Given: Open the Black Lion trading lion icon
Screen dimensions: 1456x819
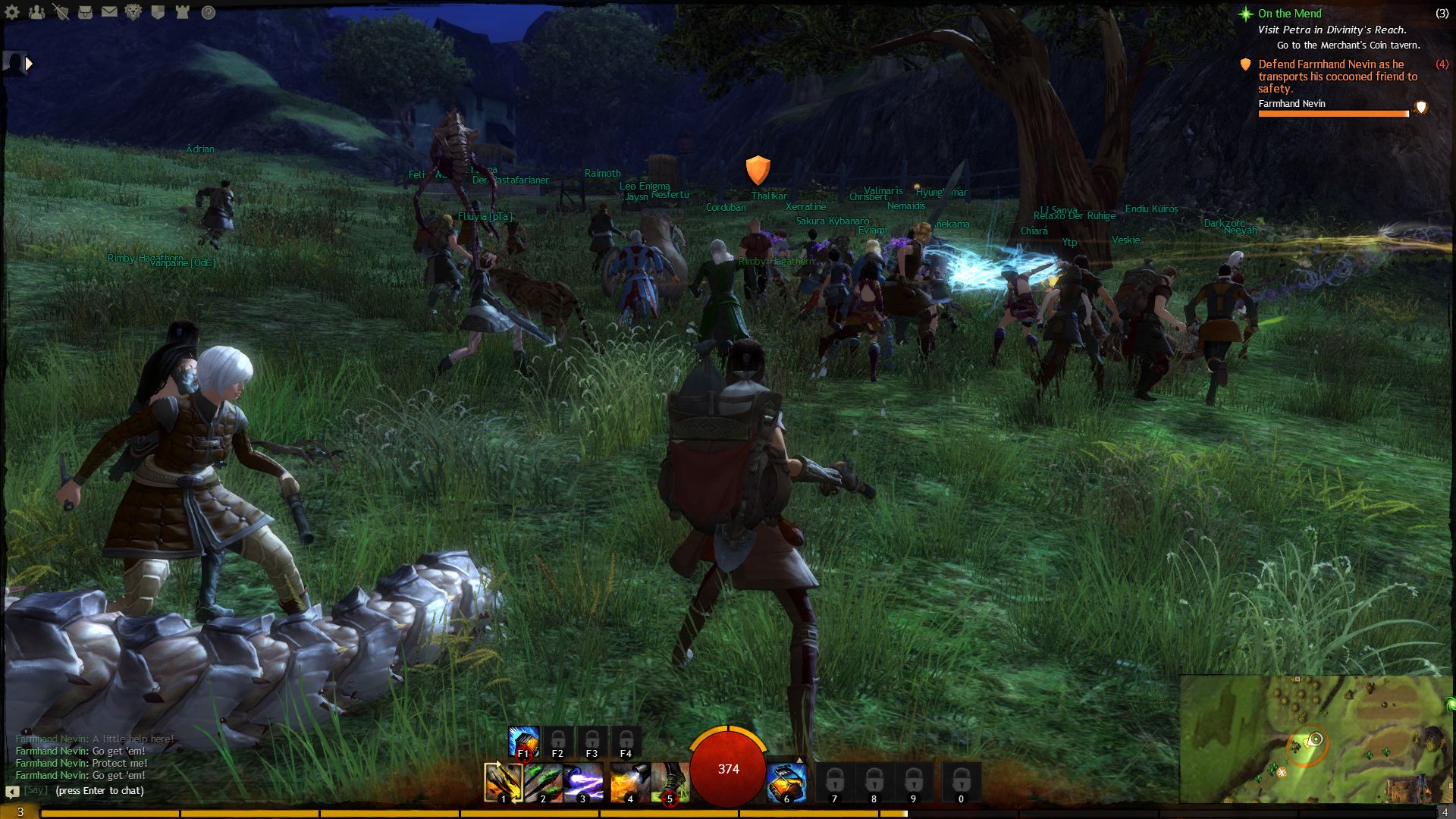Looking at the screenshot, I should [133, 12].
